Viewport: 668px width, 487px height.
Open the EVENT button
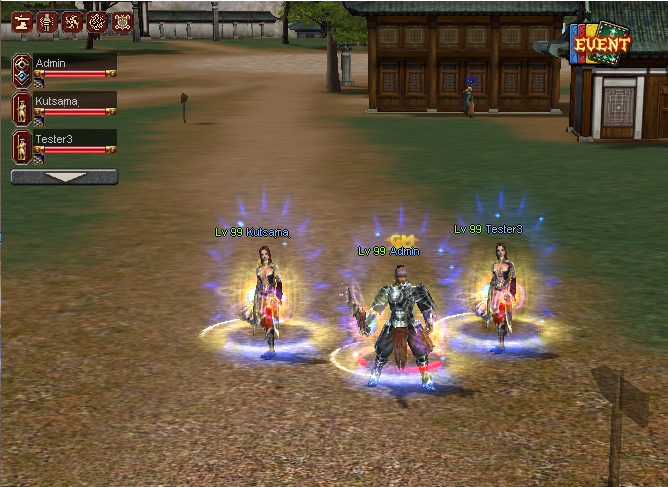pos(601,44)
